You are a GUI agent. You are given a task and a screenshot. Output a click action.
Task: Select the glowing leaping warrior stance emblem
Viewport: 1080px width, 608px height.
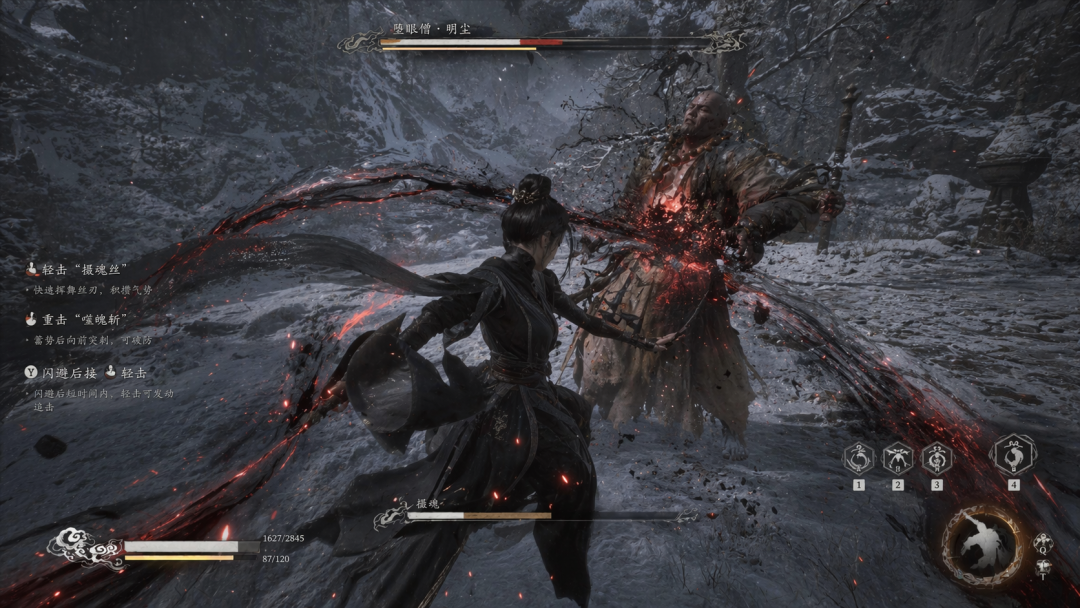981,546
